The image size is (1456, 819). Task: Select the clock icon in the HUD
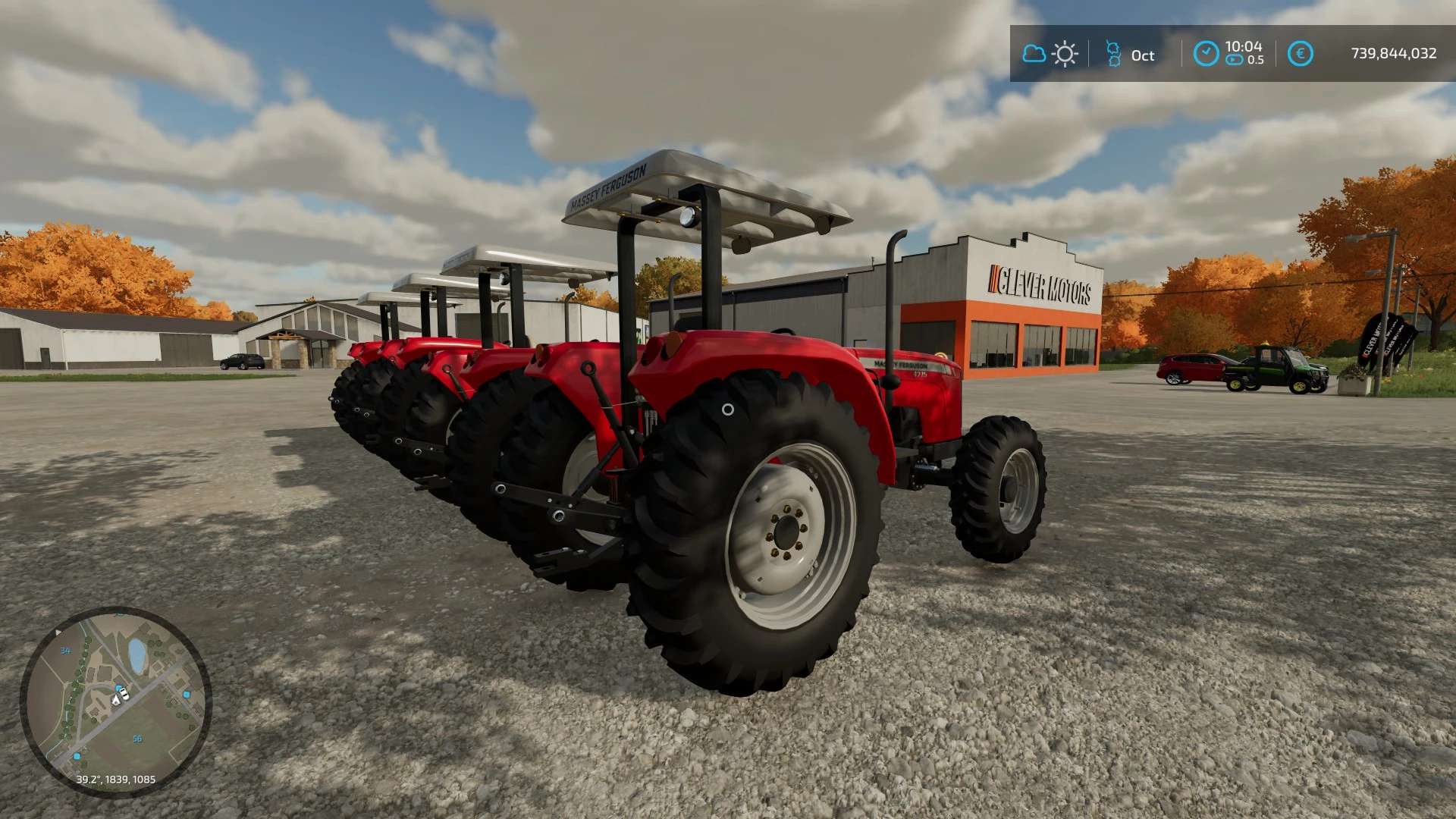pyautogui.click(x=1206, y=54)
